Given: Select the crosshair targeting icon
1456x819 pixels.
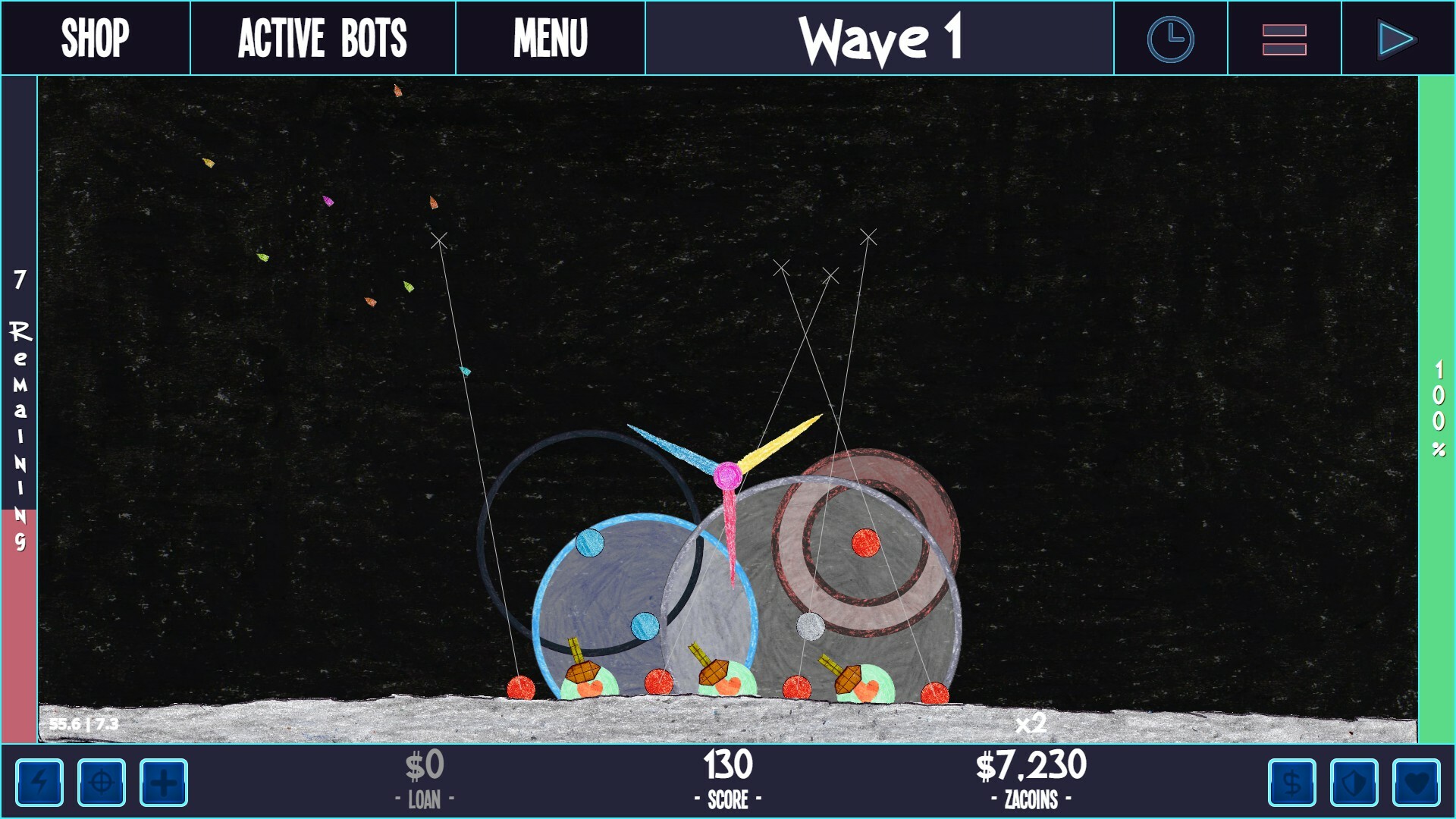Looking at the screenshot, I should tap(103, 783).
